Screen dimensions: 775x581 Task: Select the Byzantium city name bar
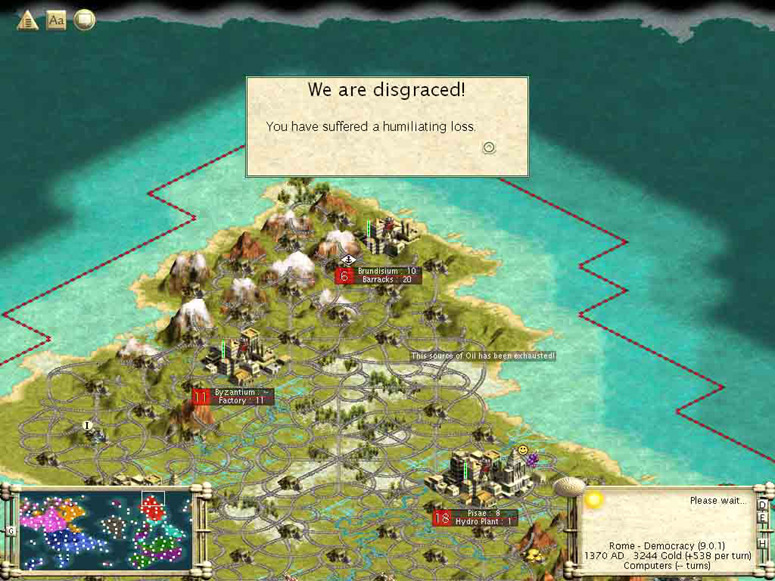click(x=242, y=393)
